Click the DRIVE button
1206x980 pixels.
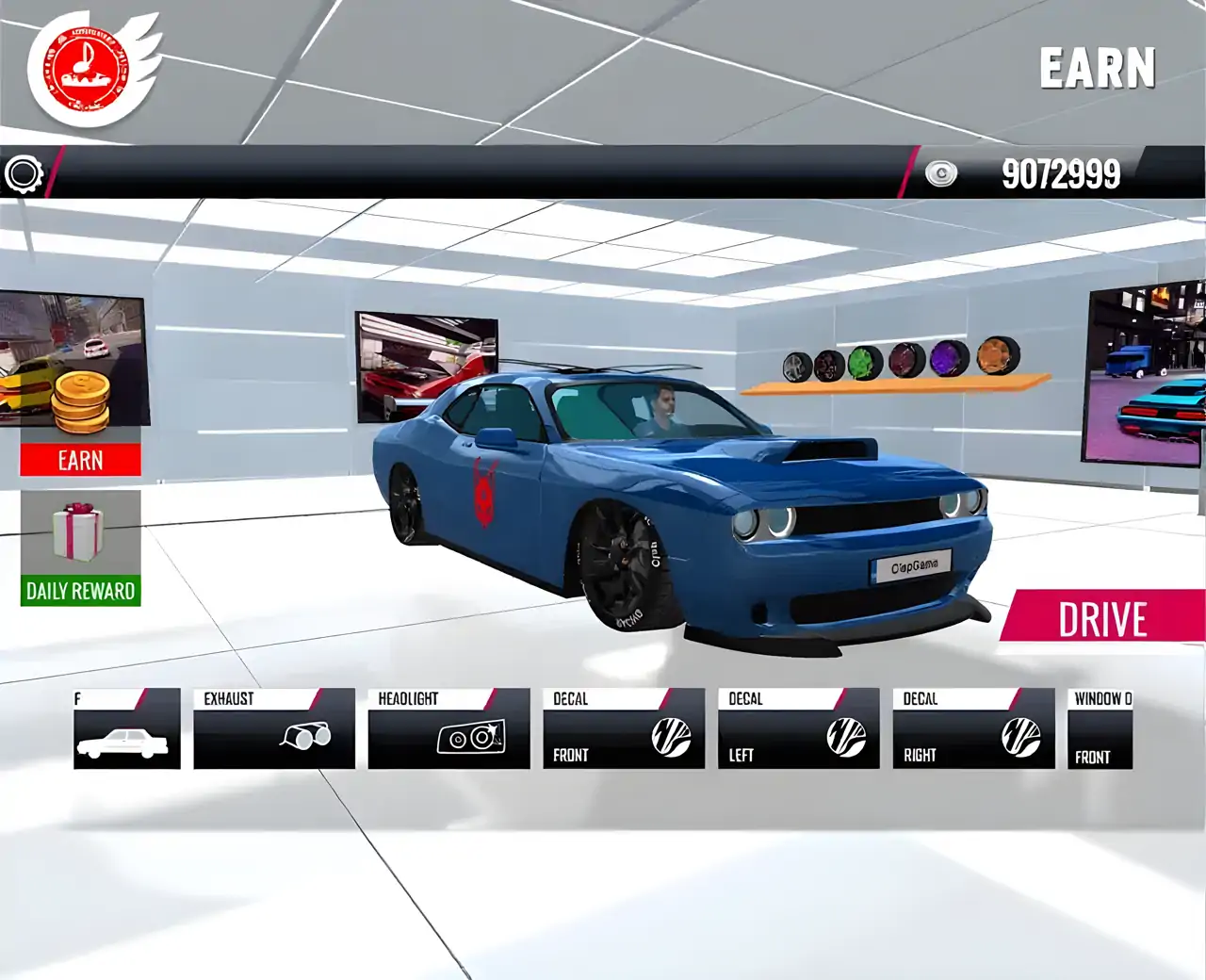pyautogui.click(x=1102, y=619)
